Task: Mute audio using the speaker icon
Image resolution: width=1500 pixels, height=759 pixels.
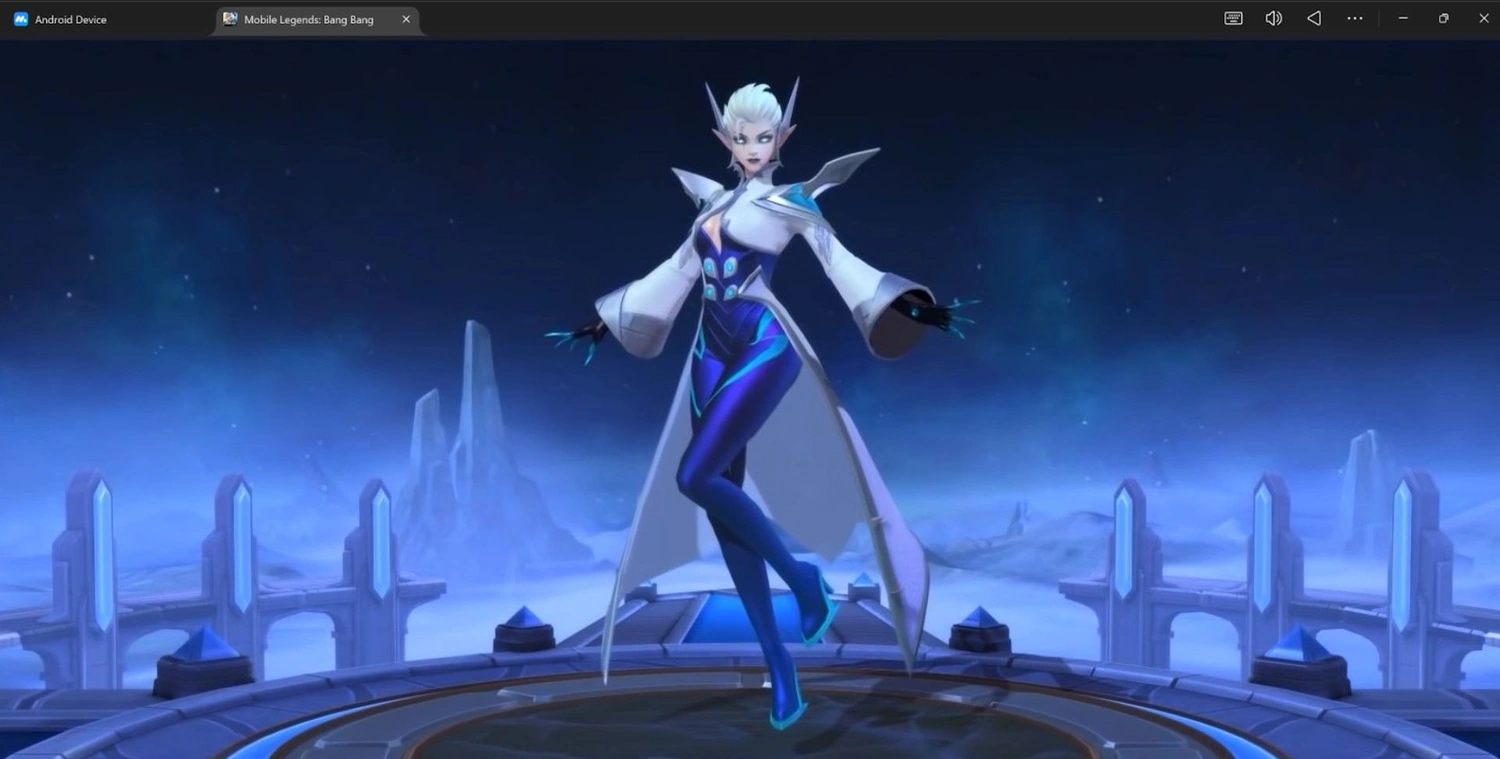Action: click(x=1273, y=18)
